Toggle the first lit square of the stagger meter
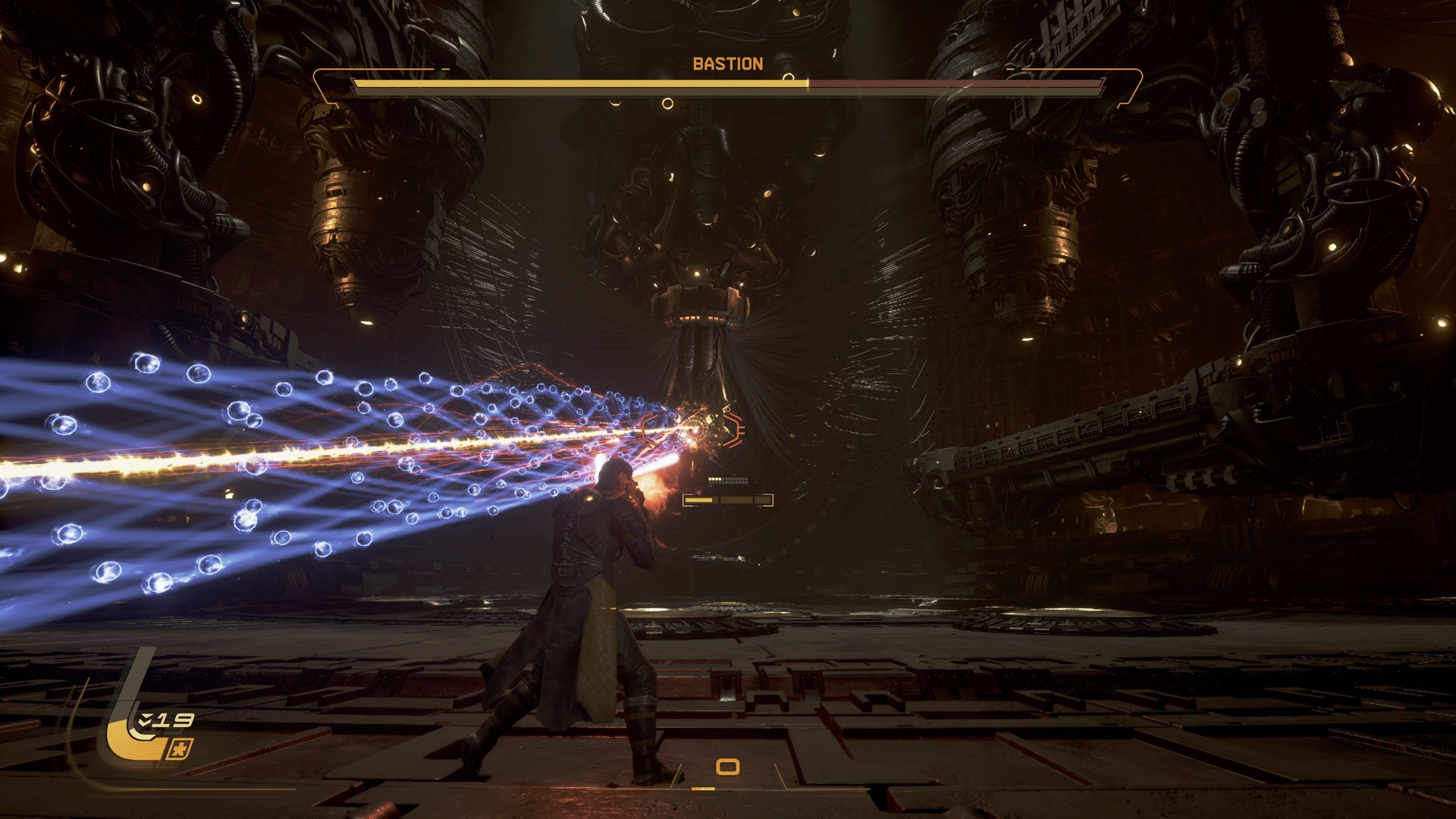The height and width of the screenshot is (819, 1456). [x=710, y=479]
